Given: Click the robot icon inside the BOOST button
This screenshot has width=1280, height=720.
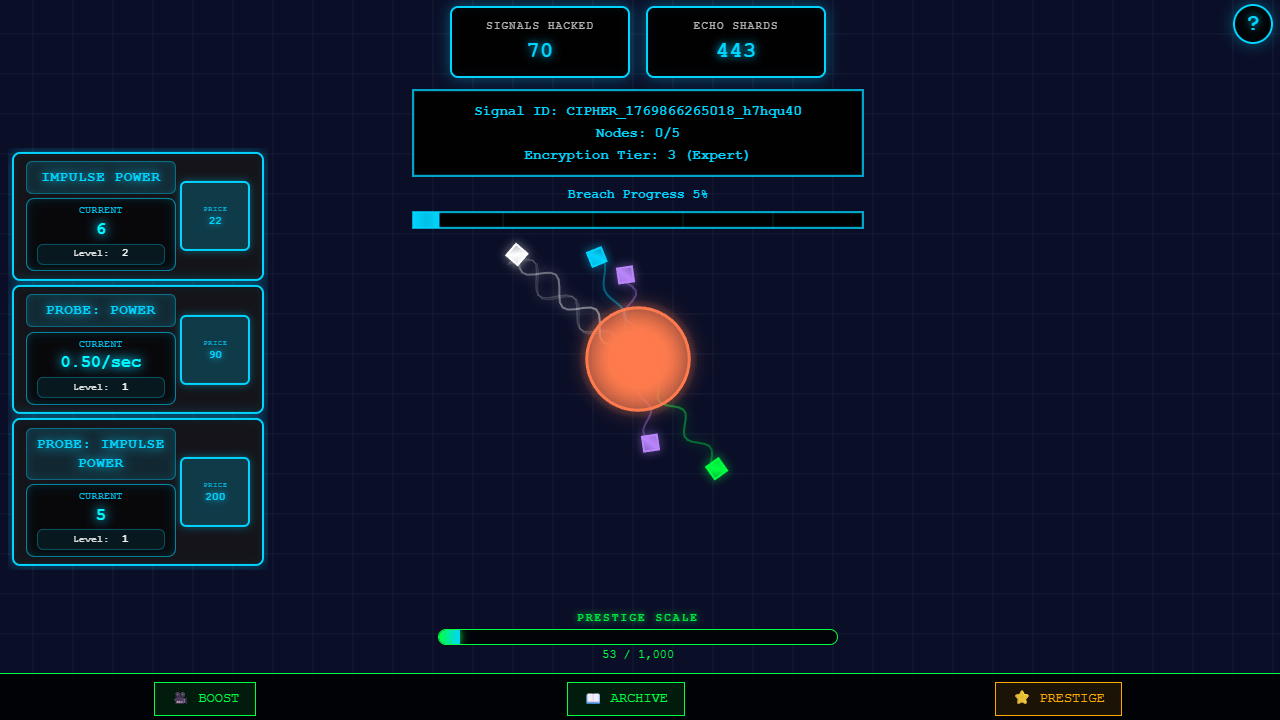Looking at the screenshot, I should point(179,698).
